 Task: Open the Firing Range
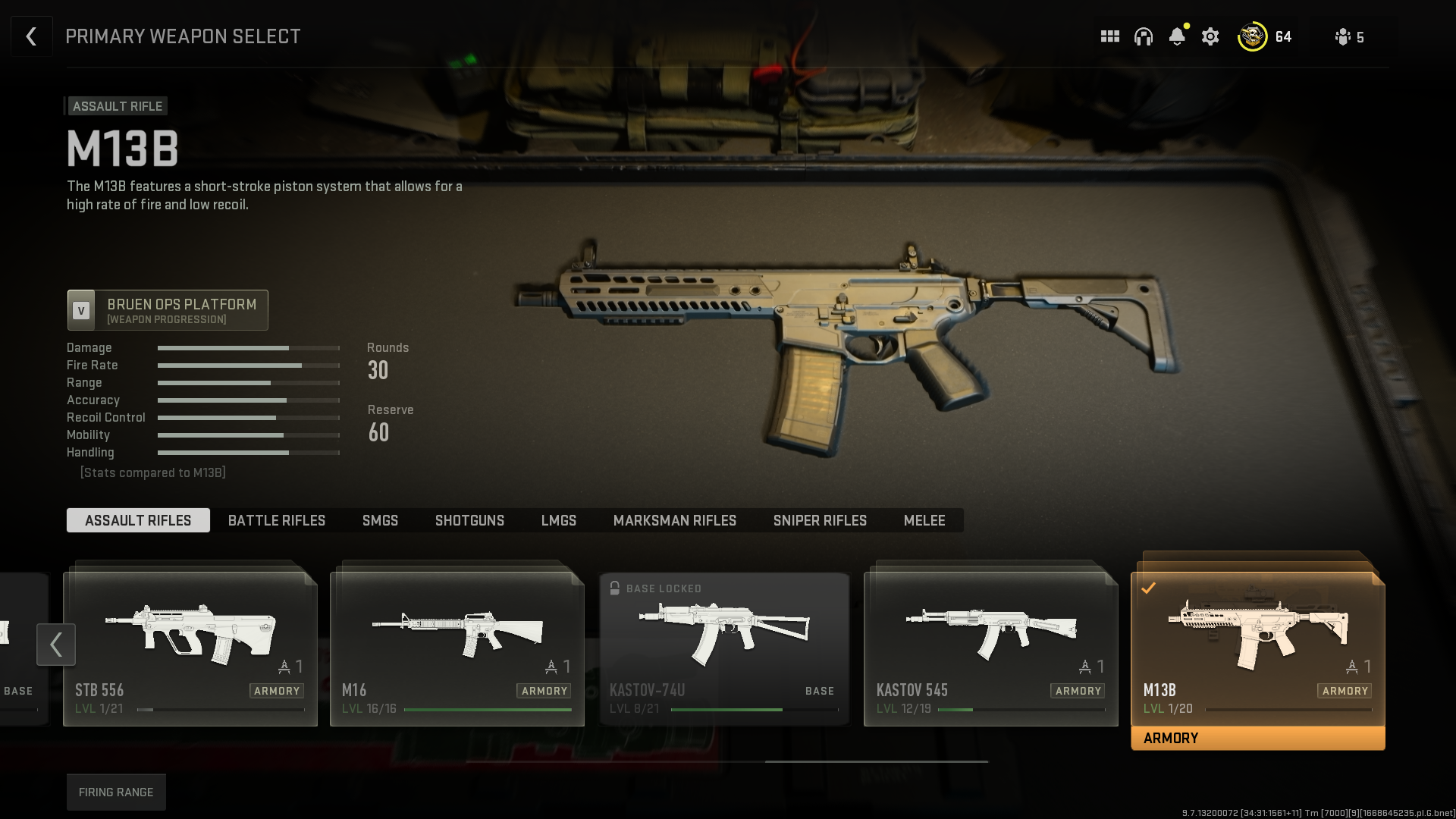pos(116,792)
